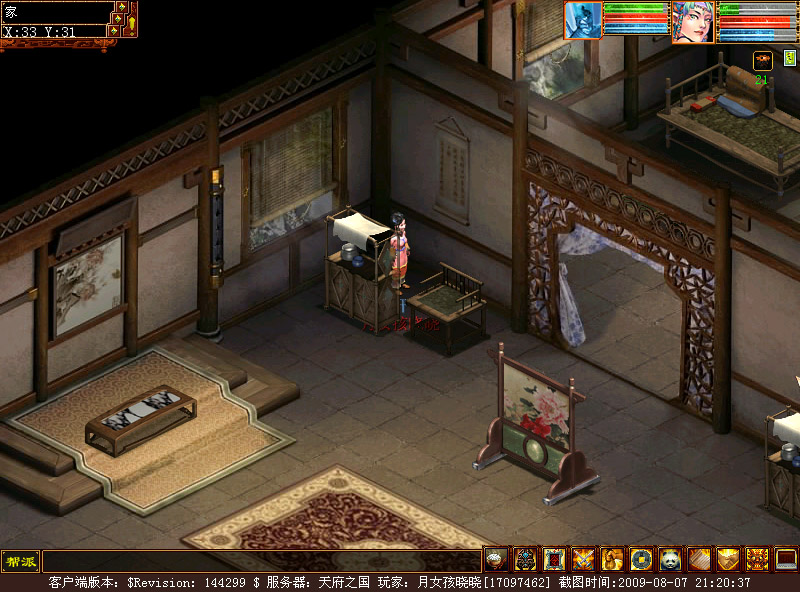The image size is (800, 592).
Task: Open the gold coin icon
Action: click(x=641, y=559)
